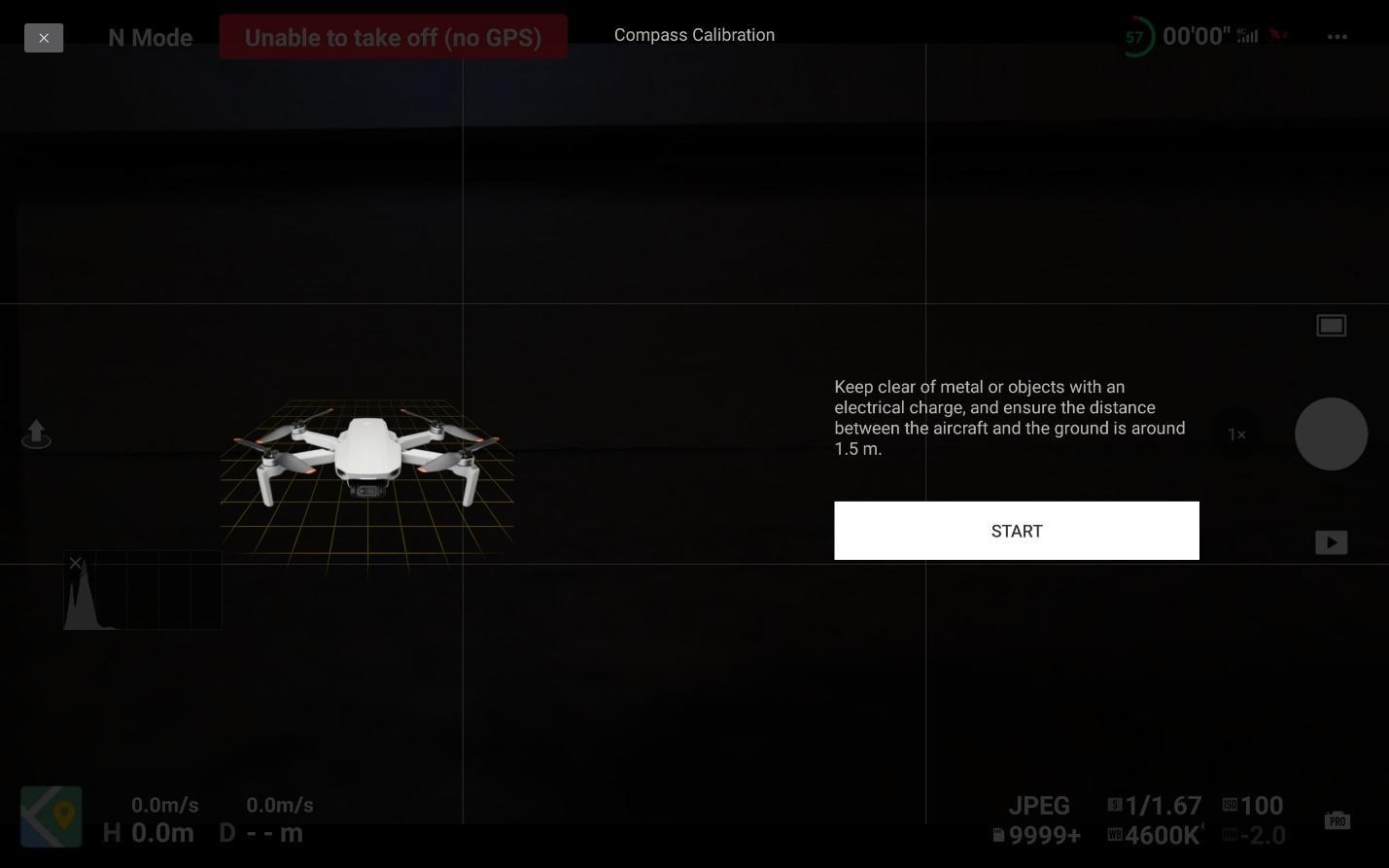Toggle the 1x camera zoom level

coord(1236,434)
